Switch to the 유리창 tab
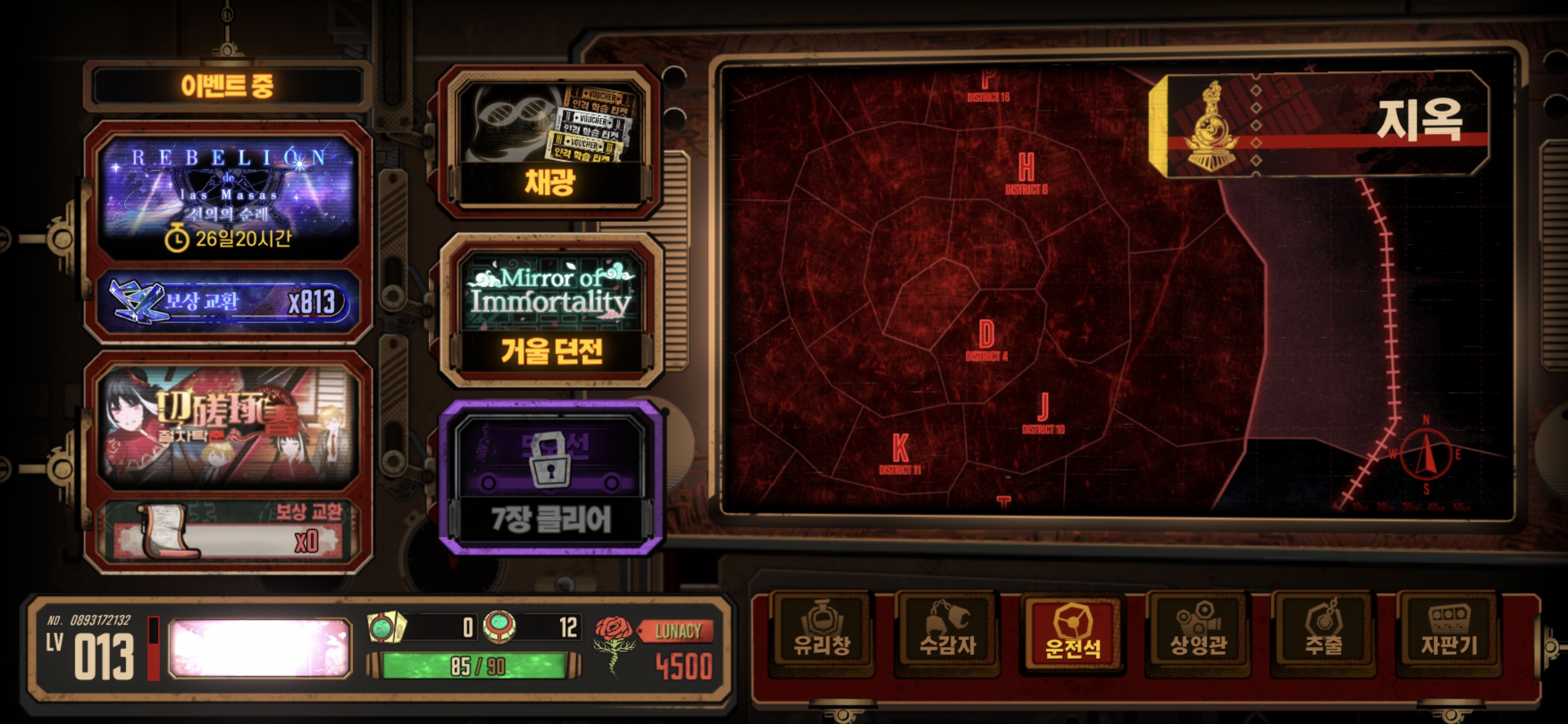 click(x=822, y=632)
